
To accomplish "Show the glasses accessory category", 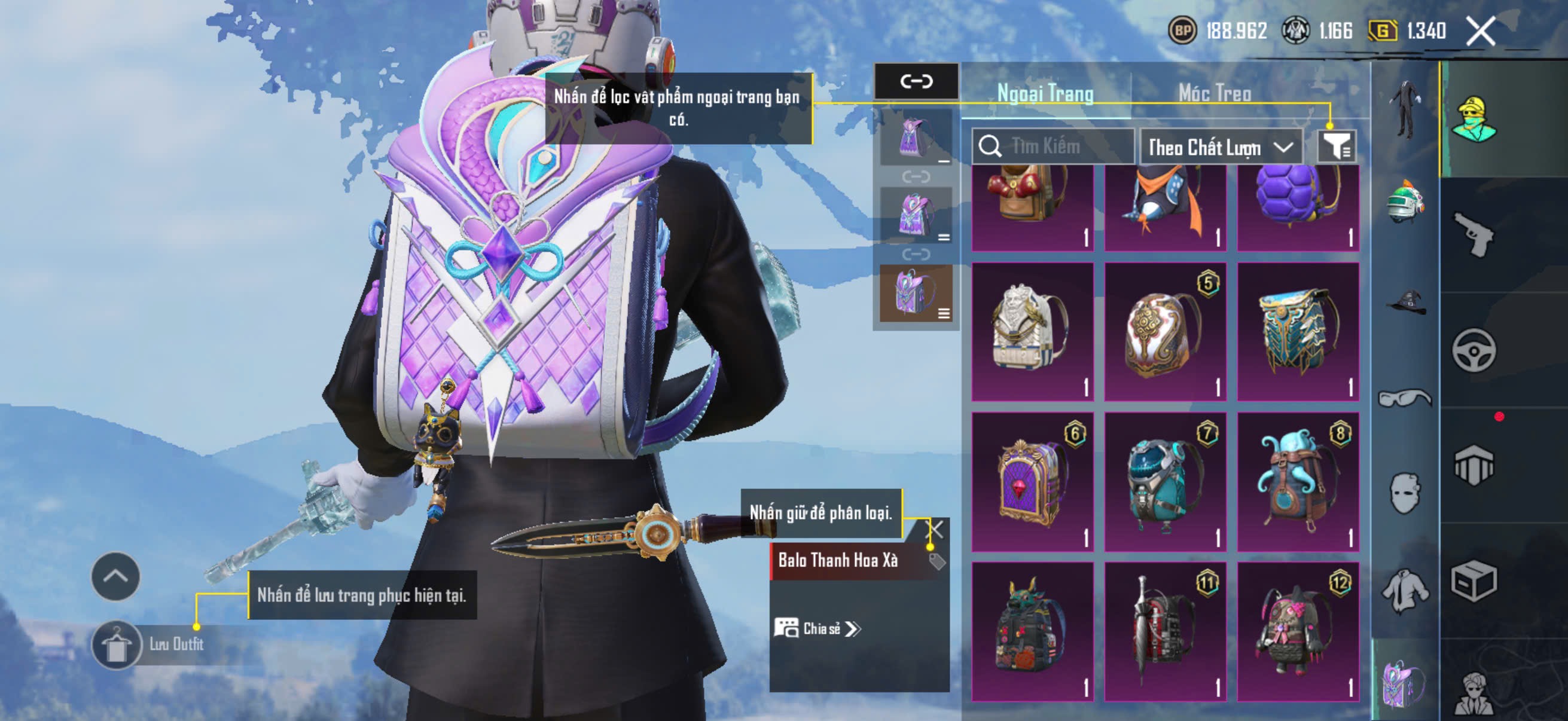I will click(1405, 398).
